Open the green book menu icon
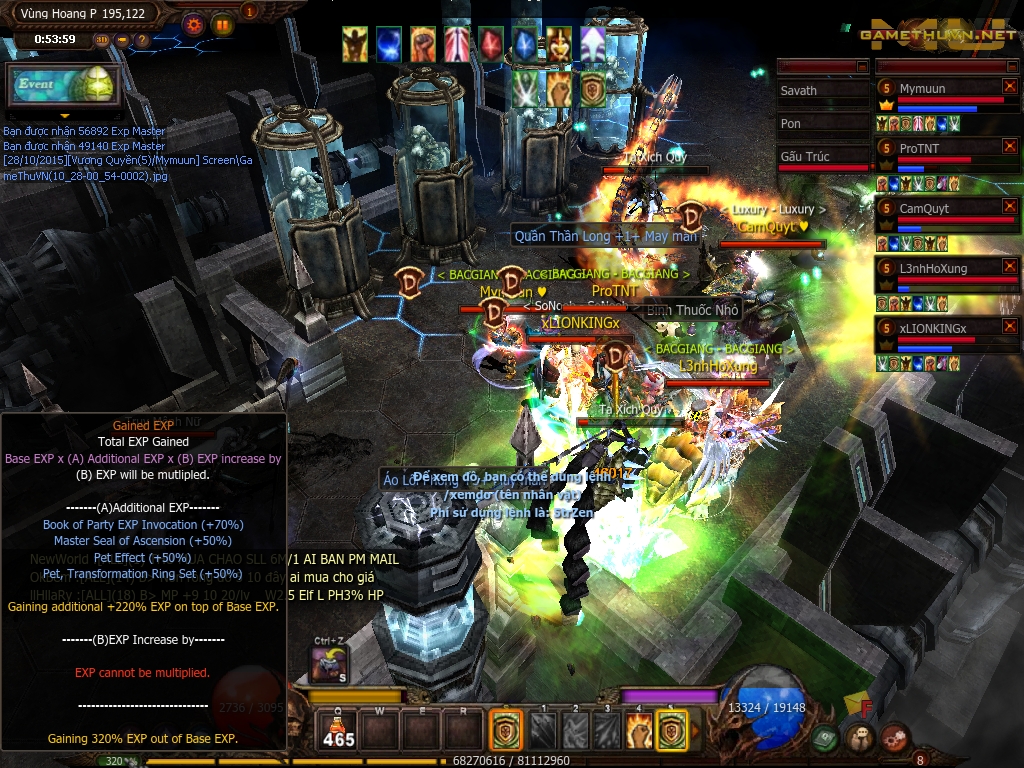Image resolution: width=1024 pixels, height=768 pixels. click(x=825, y=738)
